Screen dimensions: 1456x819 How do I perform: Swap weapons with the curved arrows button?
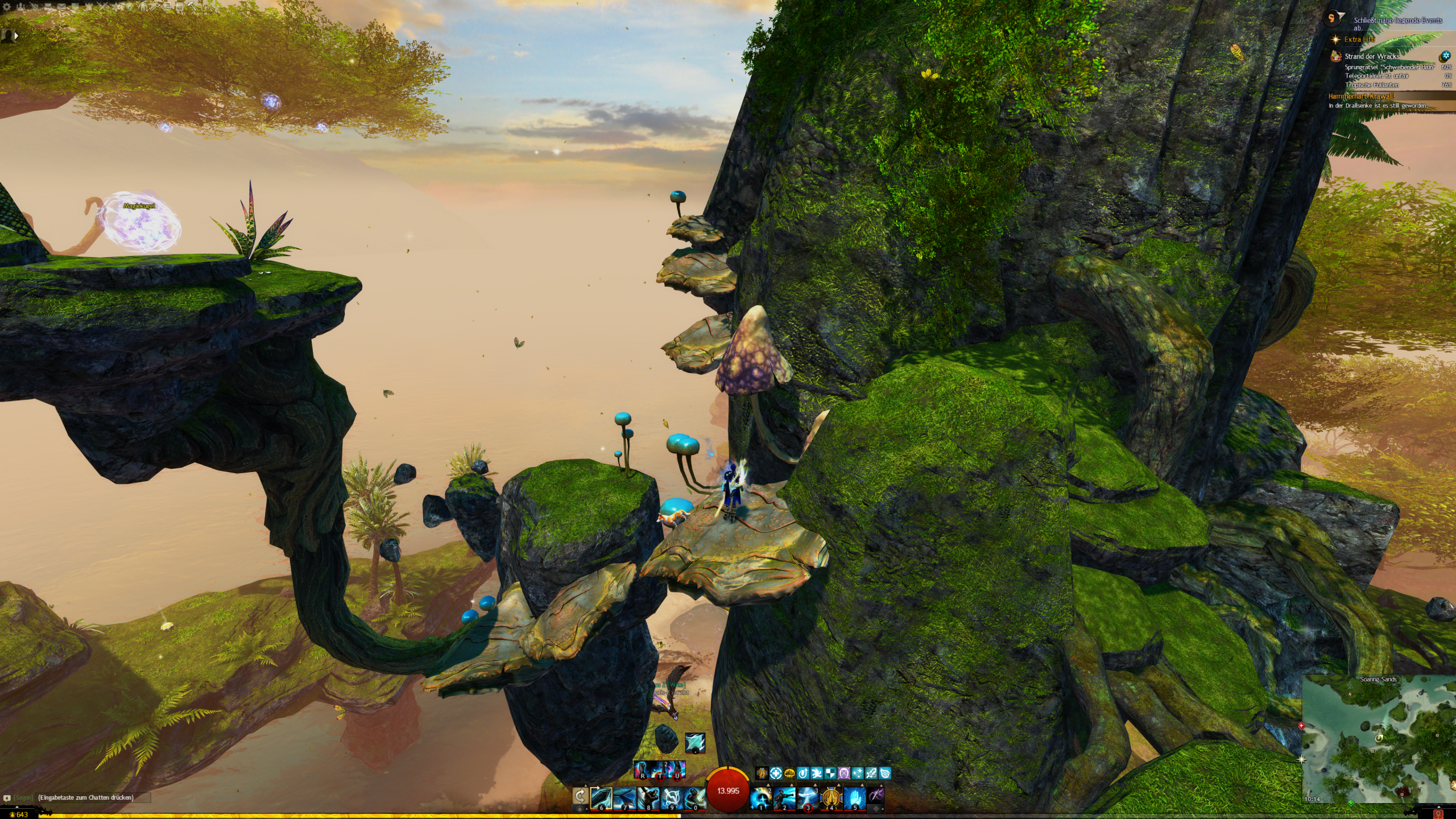click(580, 796)
